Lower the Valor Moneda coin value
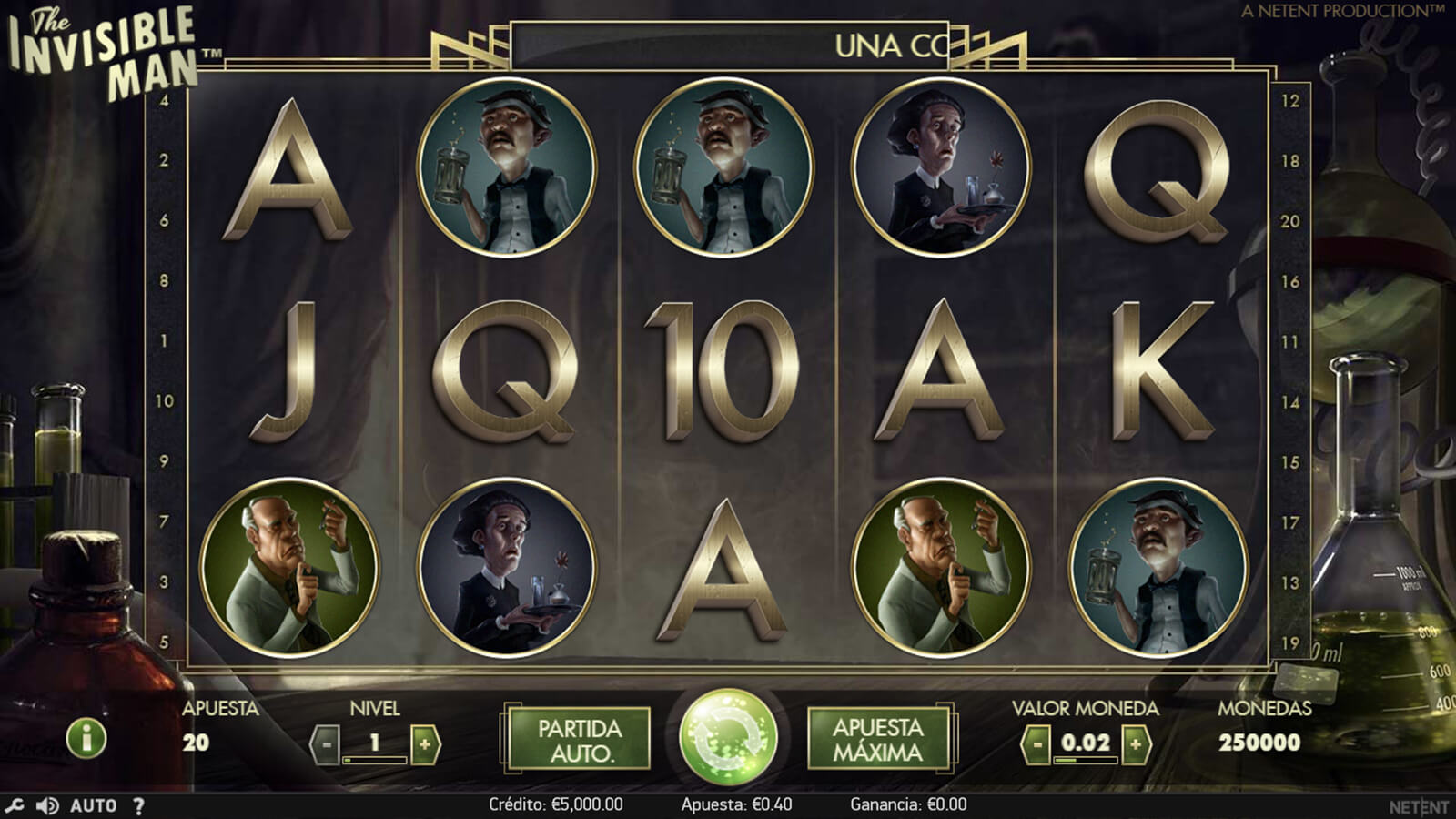The image size is (1456, 819). click(x=1036, y=744)
